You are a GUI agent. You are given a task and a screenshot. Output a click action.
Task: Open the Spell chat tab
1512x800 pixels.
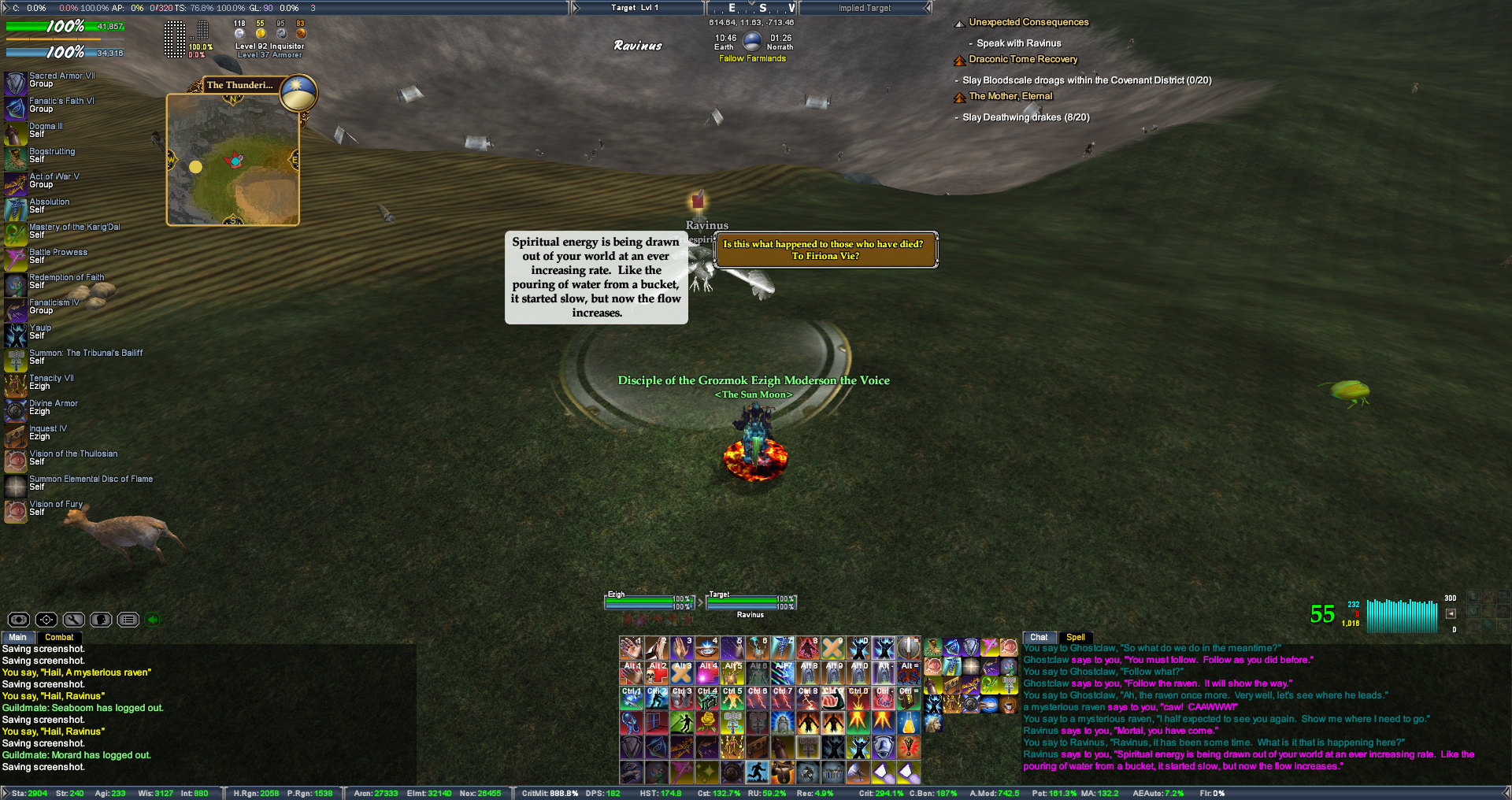coord(1075,637)
